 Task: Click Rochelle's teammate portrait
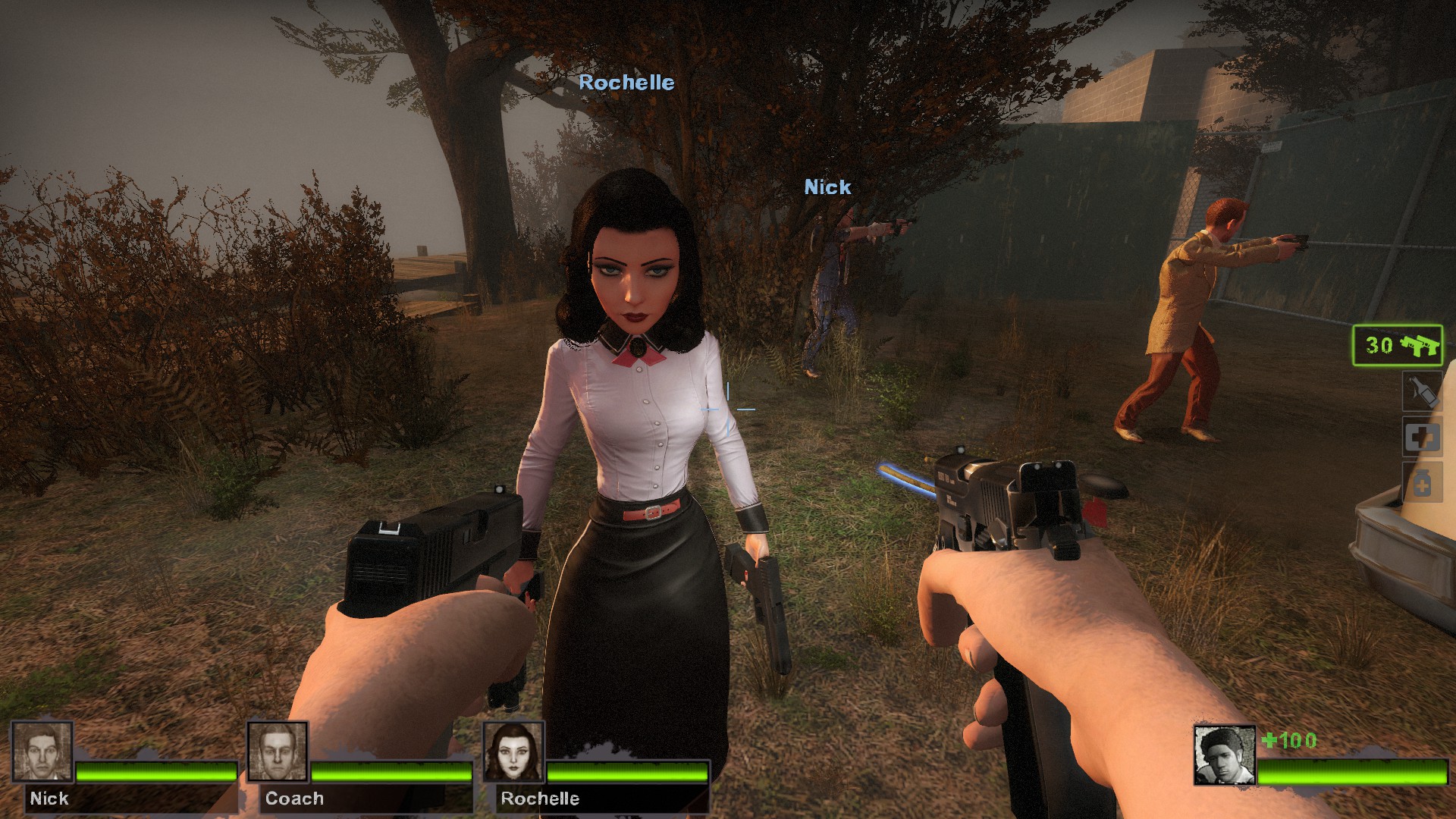513,752
